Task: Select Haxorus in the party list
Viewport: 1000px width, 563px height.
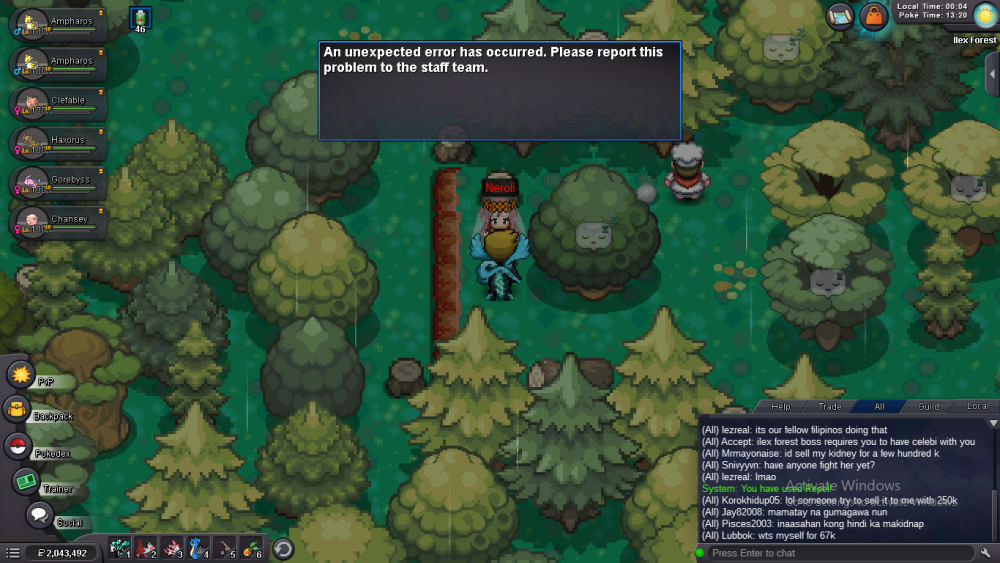Action: click(60, 141)
